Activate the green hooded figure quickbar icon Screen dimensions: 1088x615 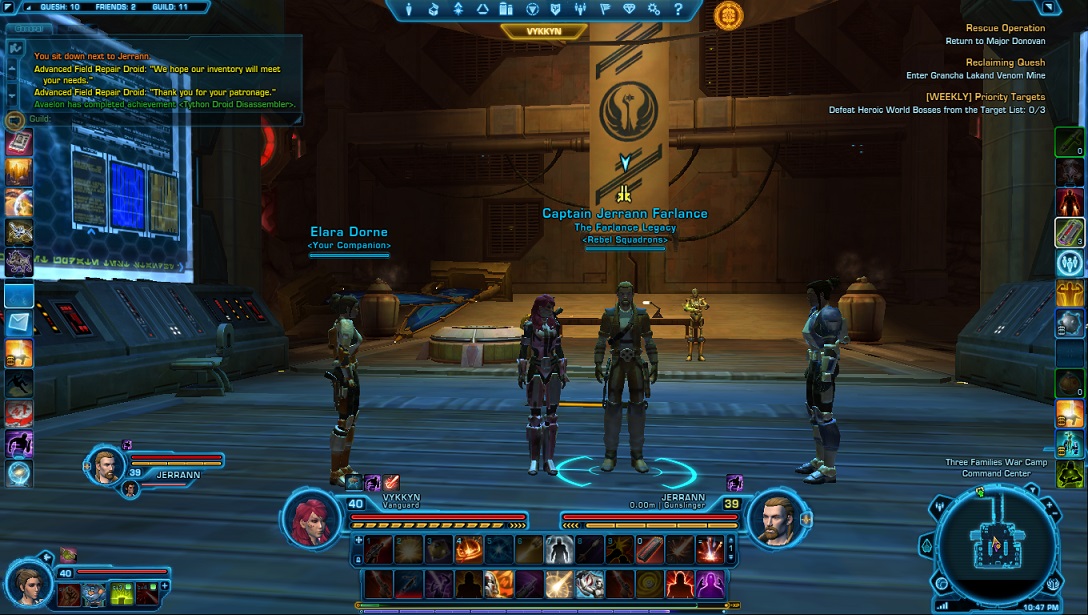(x=1070, y=474)
